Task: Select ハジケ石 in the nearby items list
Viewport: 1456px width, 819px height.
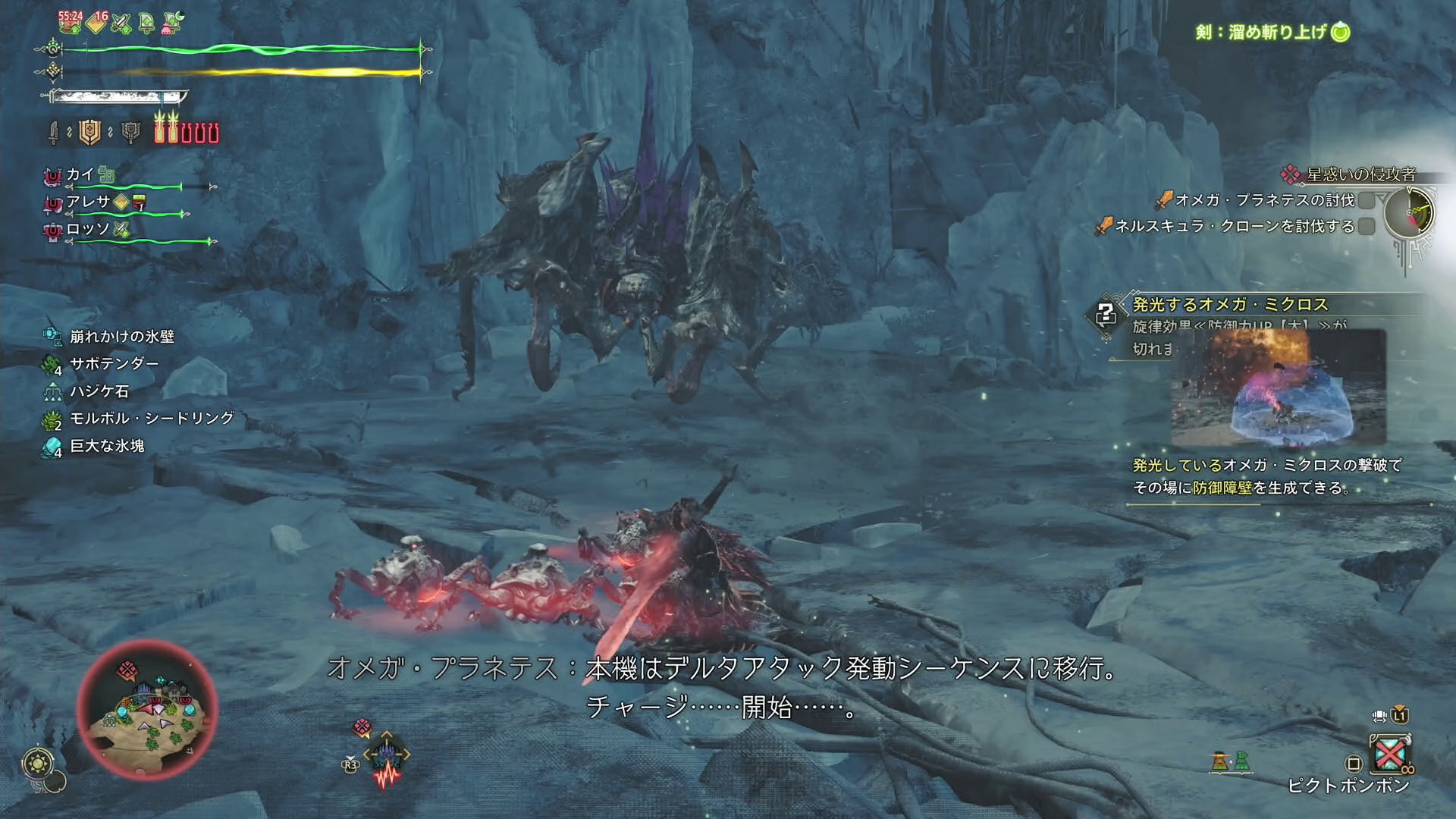Action: click(x=99, y=391)
